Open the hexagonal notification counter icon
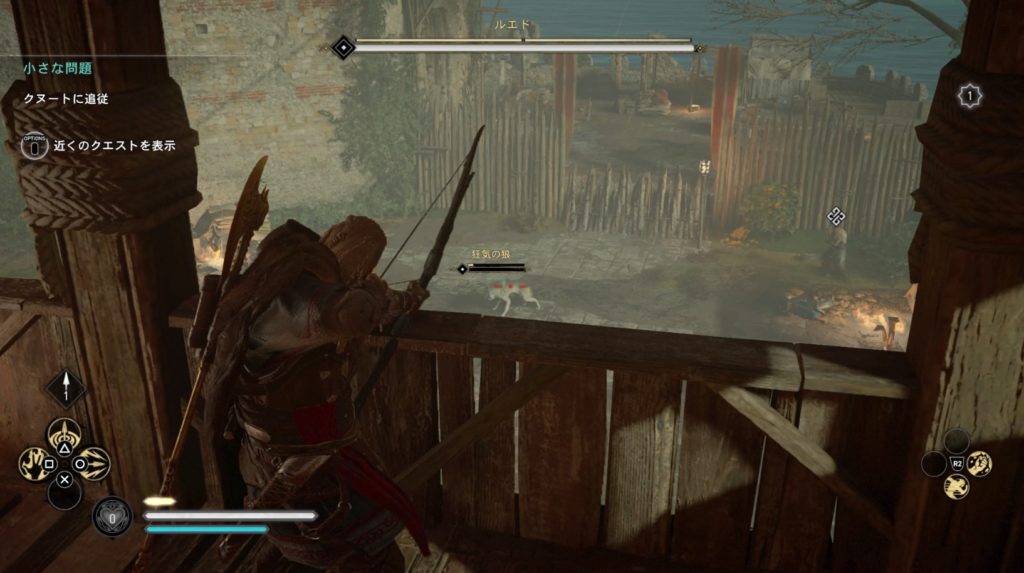The image size is (1024, 573). (969, 96)
